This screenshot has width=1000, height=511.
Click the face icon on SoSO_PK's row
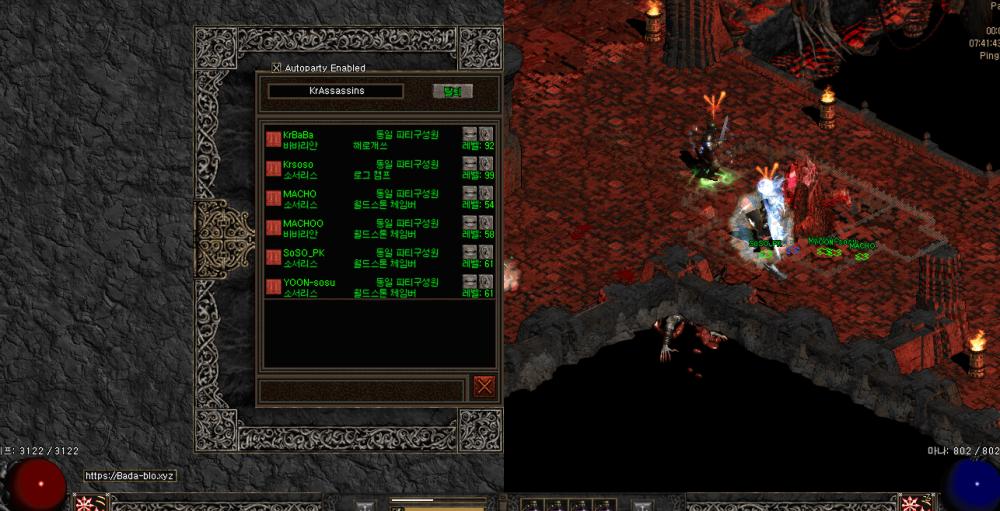[470, 253]
